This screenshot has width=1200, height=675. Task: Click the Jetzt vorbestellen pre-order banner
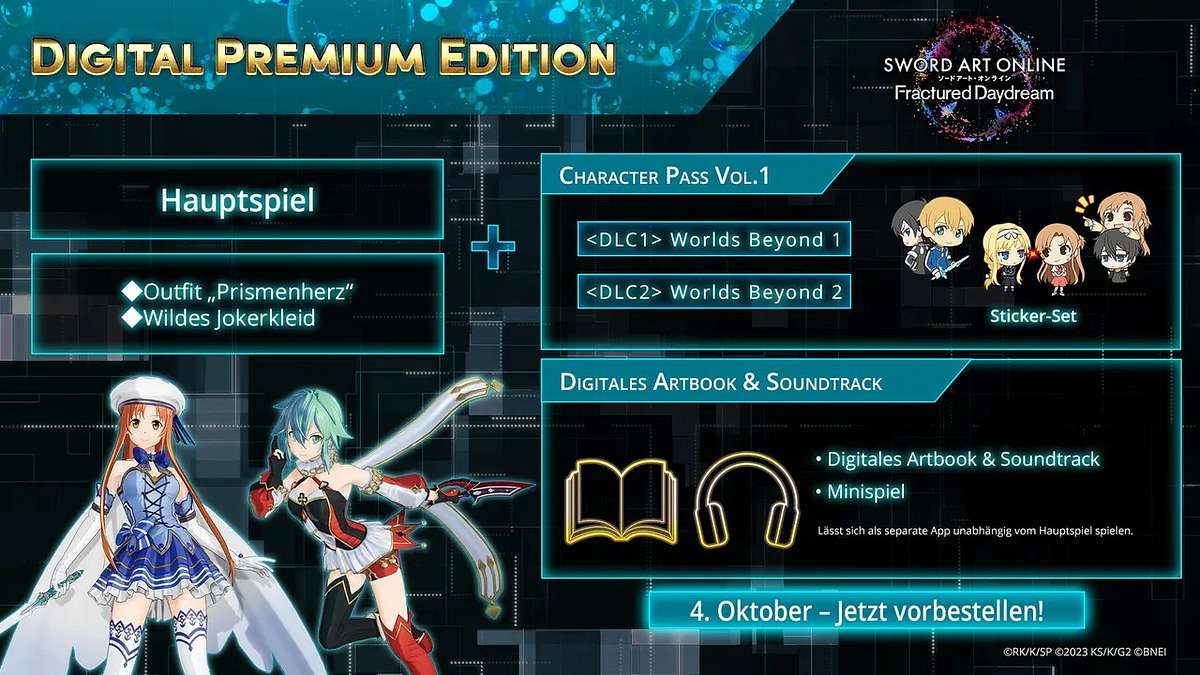coord(852,609)
